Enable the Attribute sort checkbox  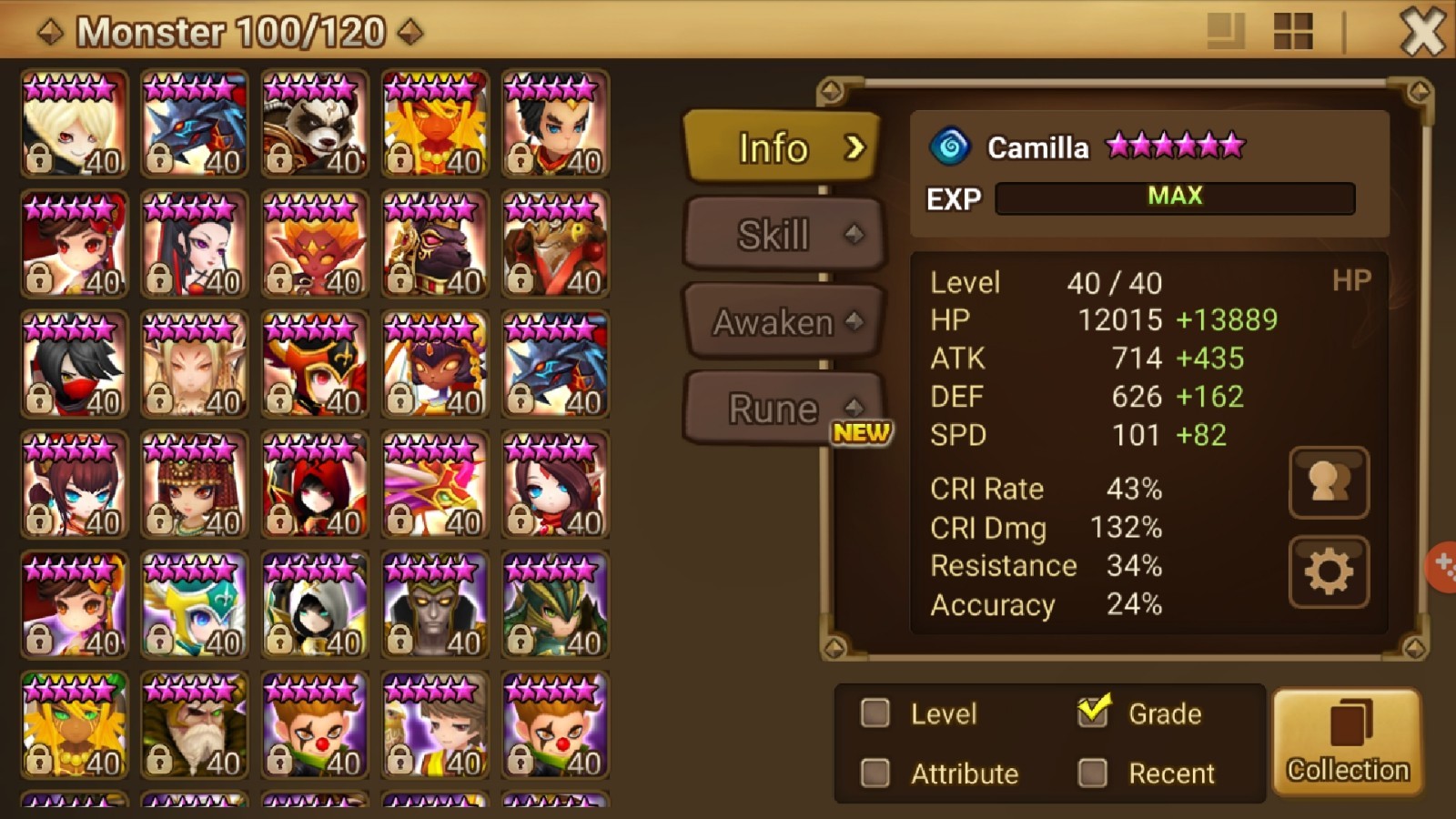click(x=874, y=773)
